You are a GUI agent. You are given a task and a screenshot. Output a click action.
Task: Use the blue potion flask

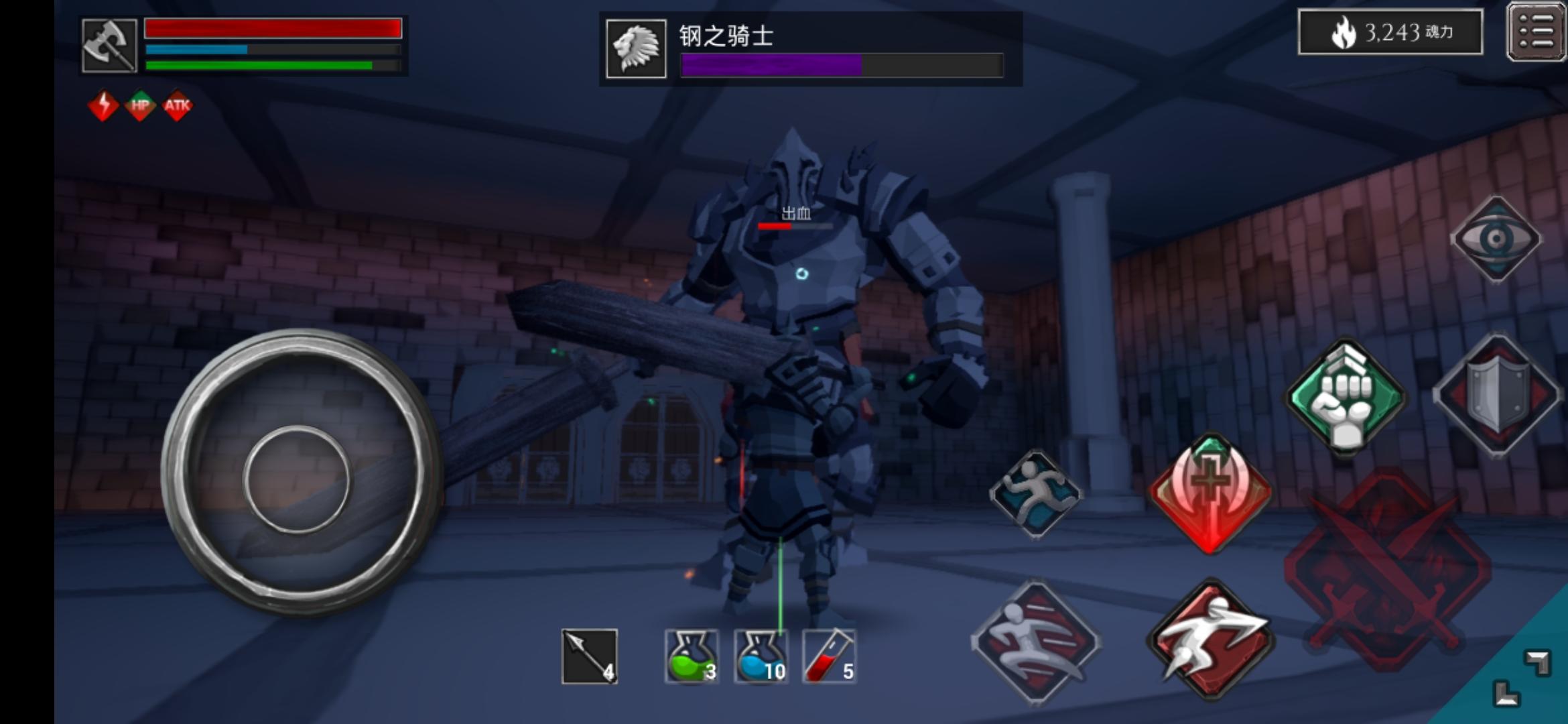coord(761,657)
